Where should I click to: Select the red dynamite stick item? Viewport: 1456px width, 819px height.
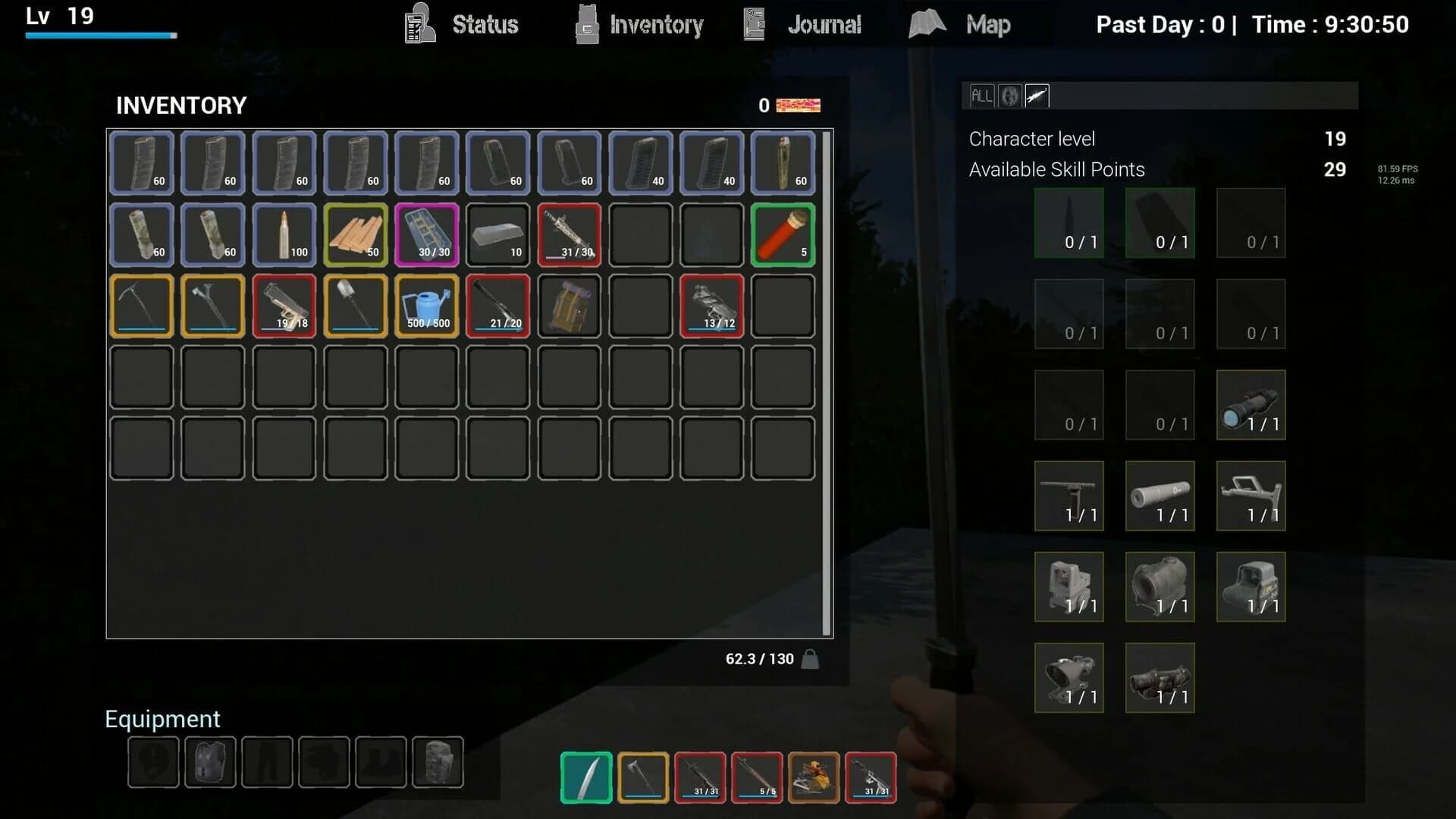click(x=782, y=235)
